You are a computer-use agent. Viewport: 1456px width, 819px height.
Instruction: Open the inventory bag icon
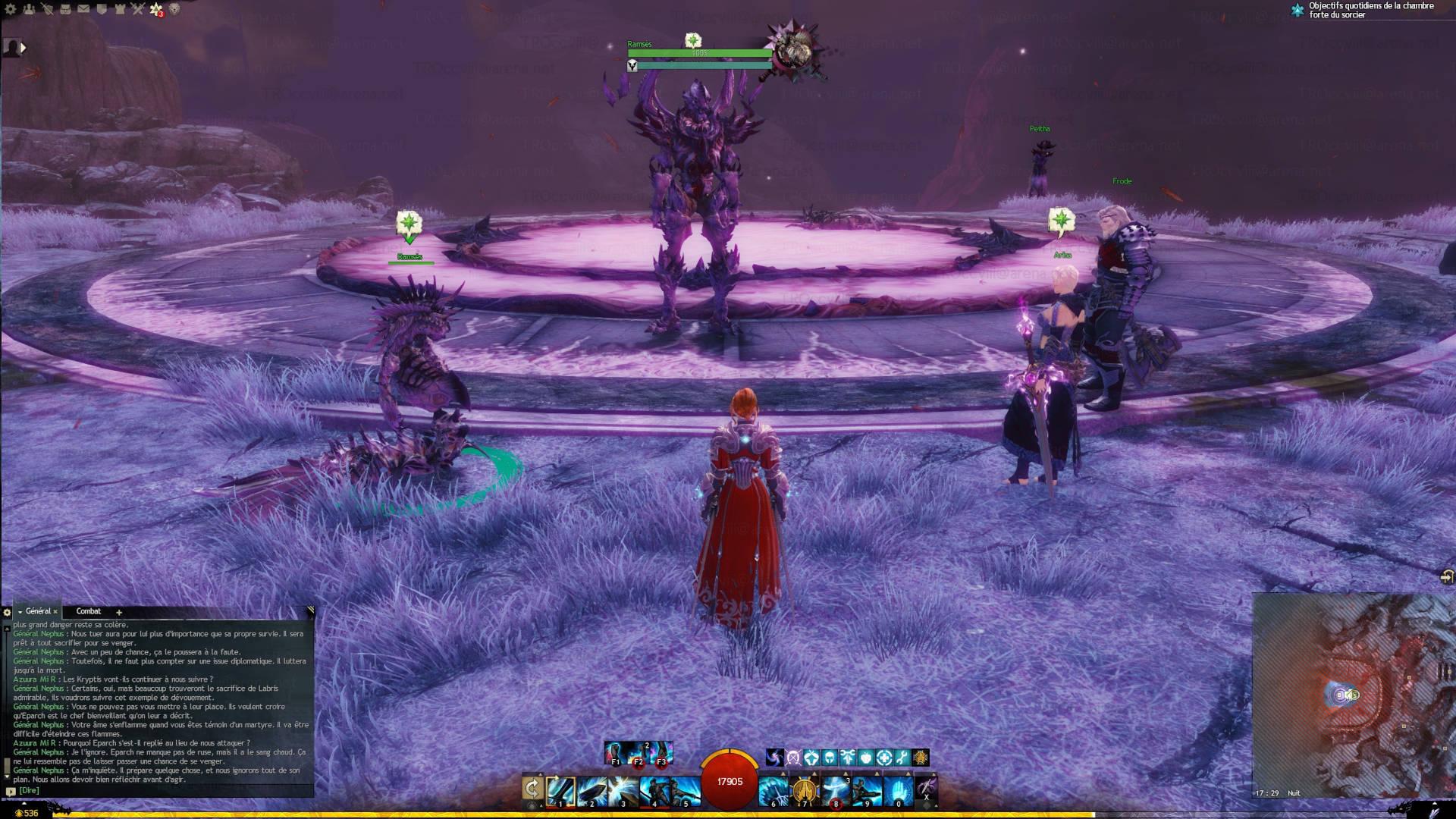click(65, 9)
